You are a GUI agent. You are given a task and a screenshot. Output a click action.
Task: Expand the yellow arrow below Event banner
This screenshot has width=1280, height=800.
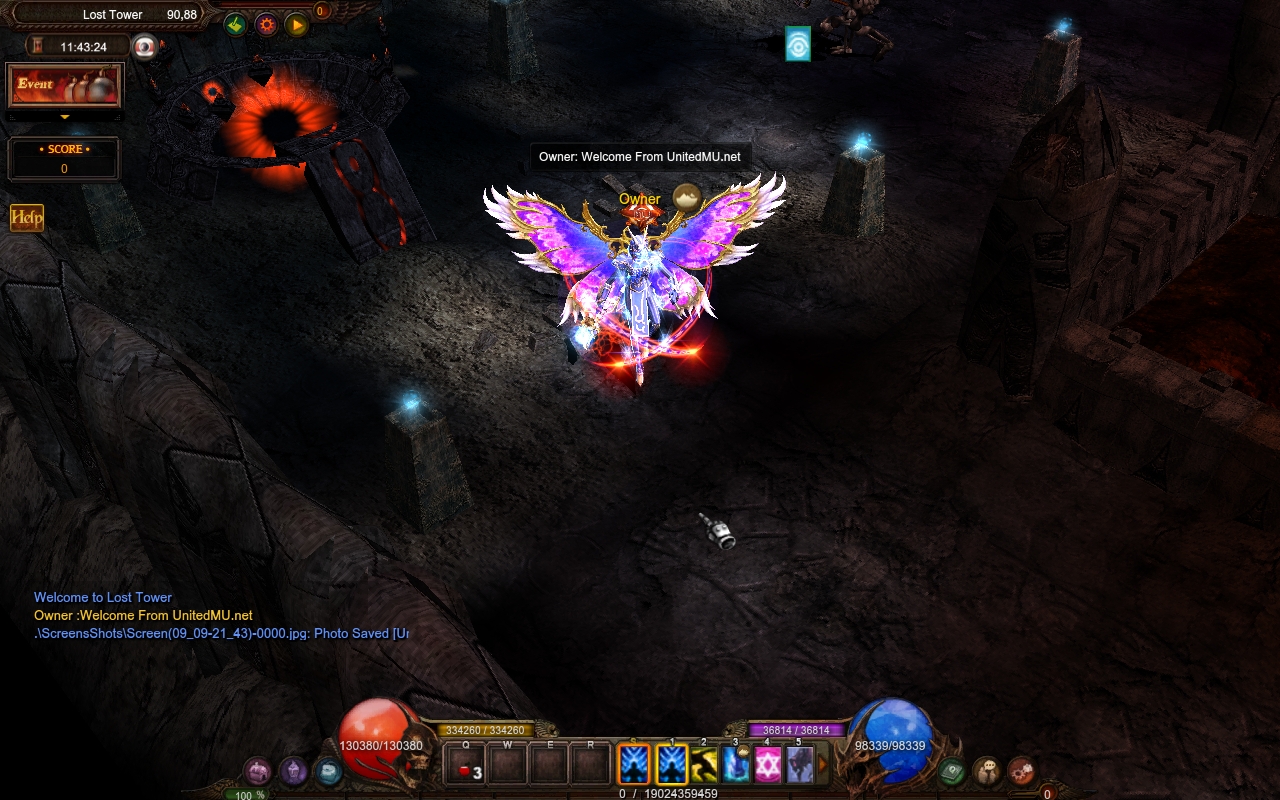point(65,117)
